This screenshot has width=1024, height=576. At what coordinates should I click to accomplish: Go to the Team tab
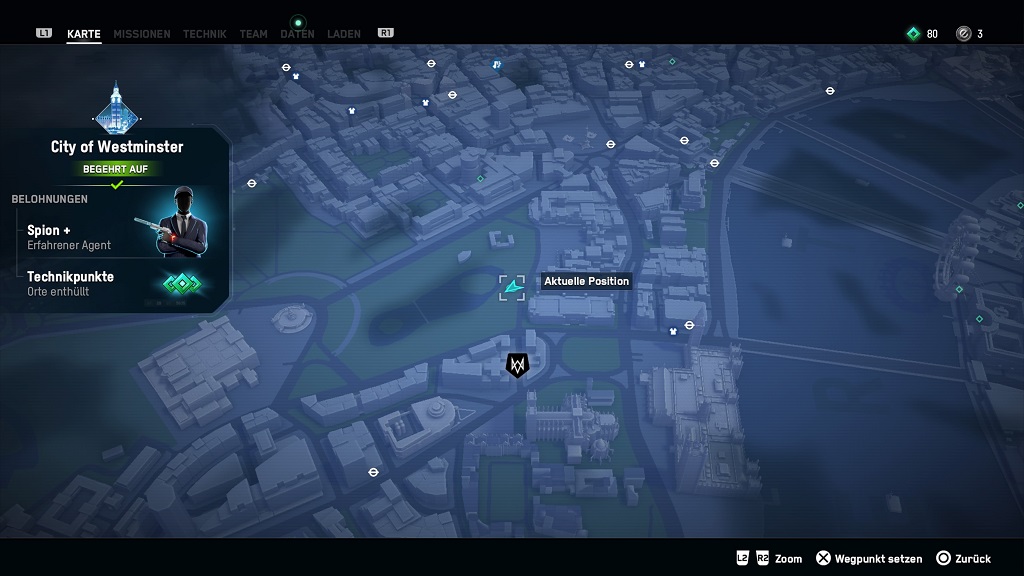[253, 34]
